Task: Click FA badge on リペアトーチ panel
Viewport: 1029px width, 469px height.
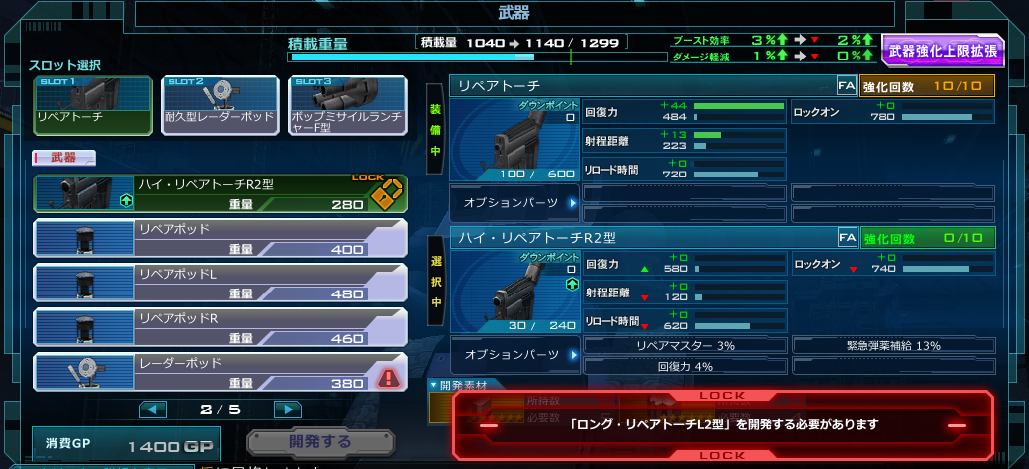Action: click(846, 86)
